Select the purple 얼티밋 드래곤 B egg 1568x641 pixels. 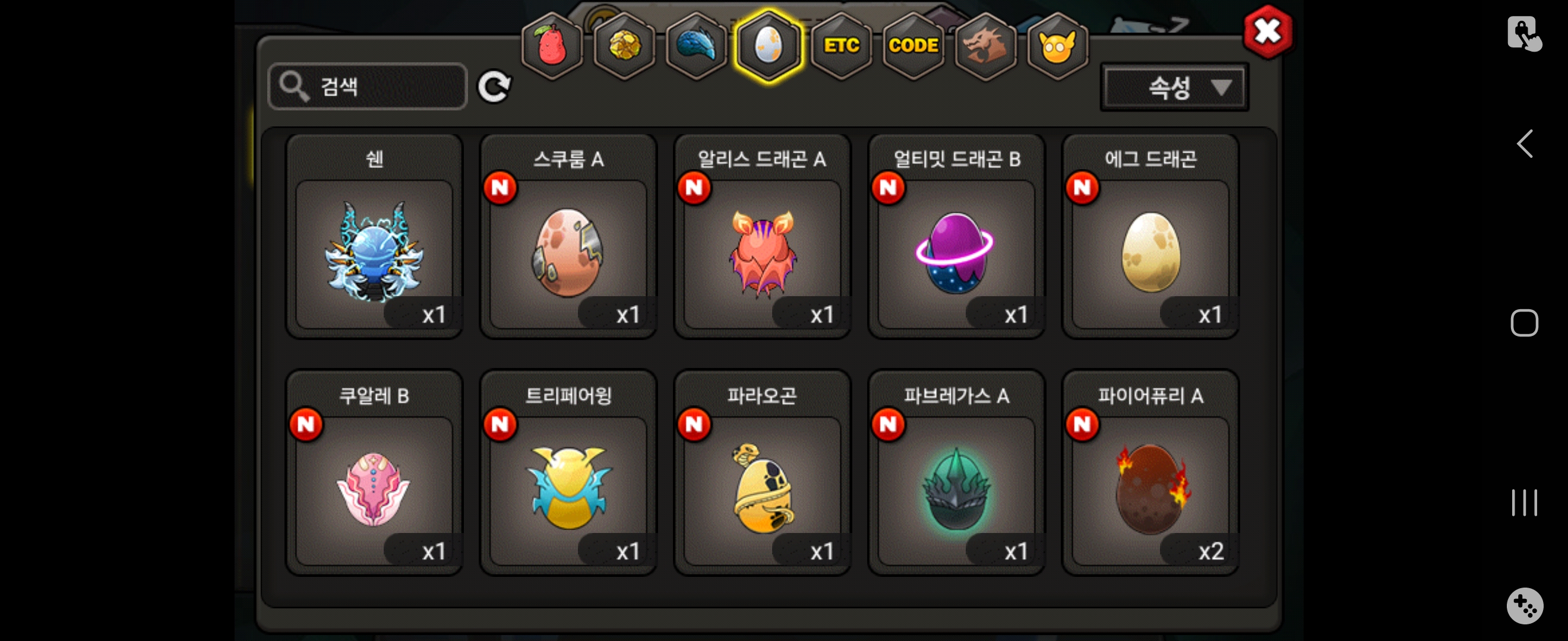click(956, 251)
